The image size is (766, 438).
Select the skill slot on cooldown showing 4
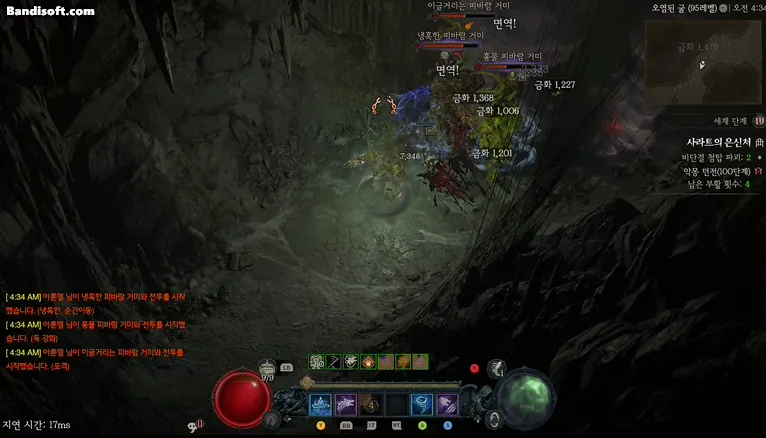371,404
